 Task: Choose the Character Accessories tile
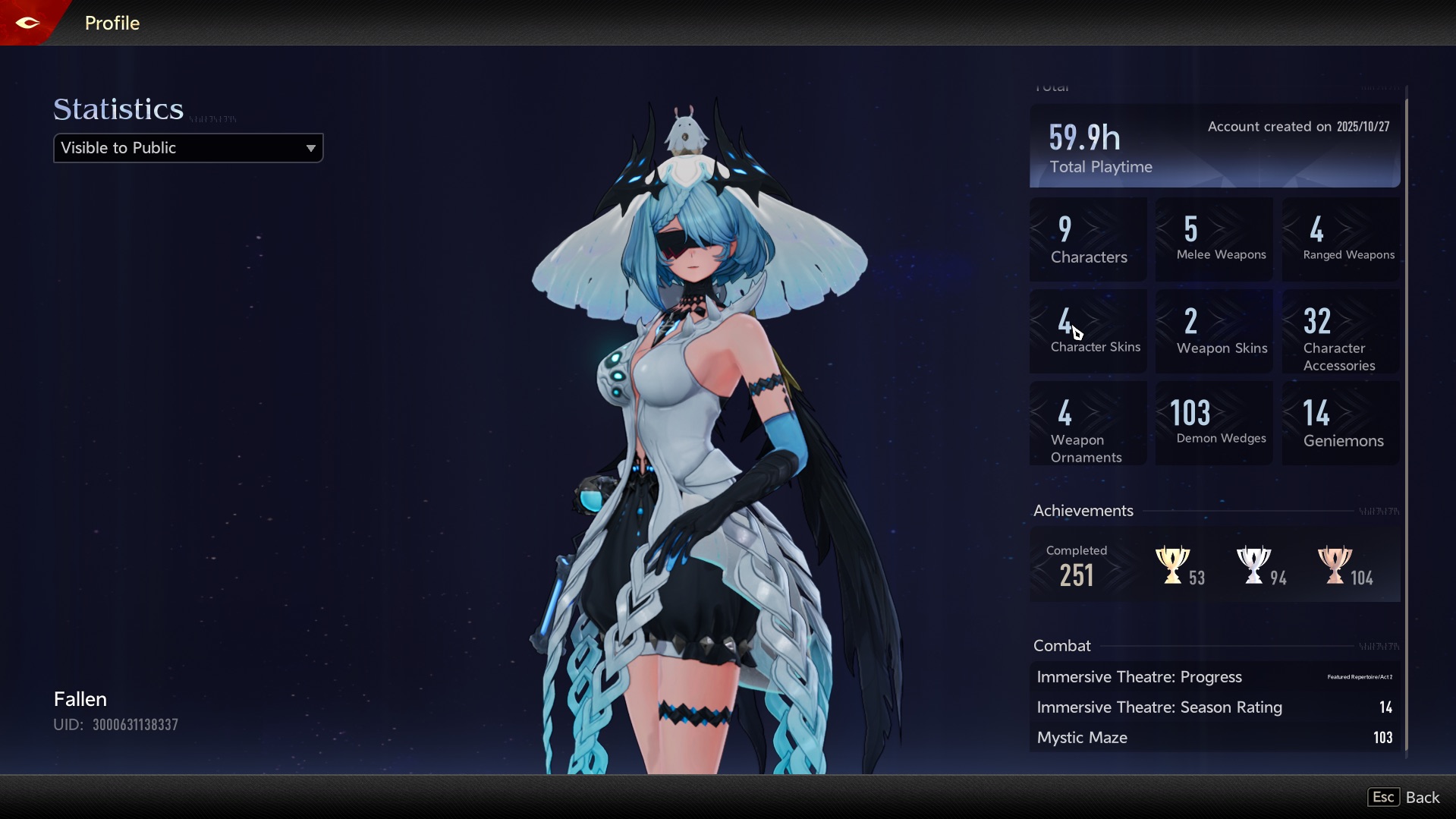[x=1341, y=332]
